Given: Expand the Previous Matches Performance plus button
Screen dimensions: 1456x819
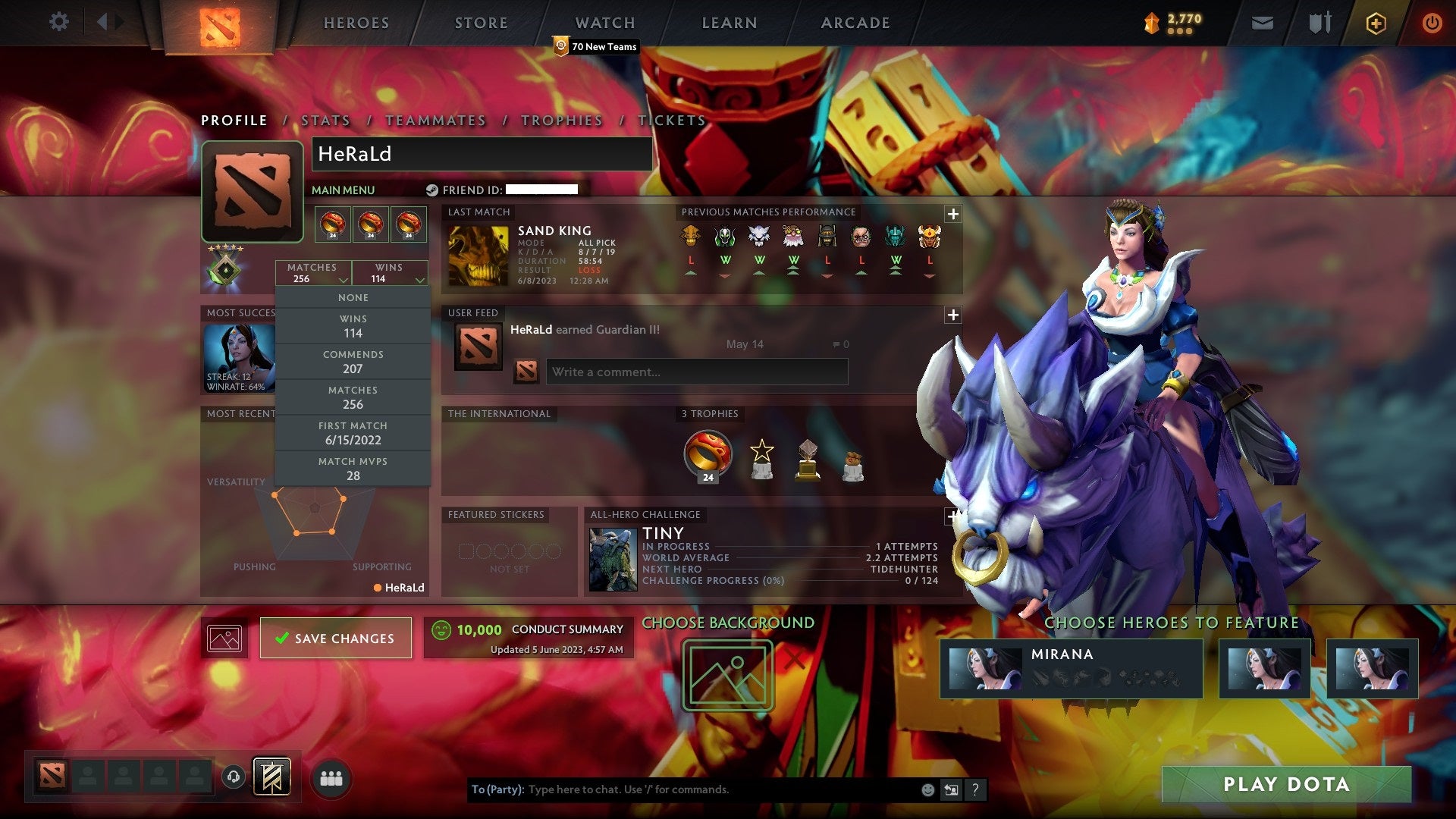Looking at the screenshot, I should [953, 215].
